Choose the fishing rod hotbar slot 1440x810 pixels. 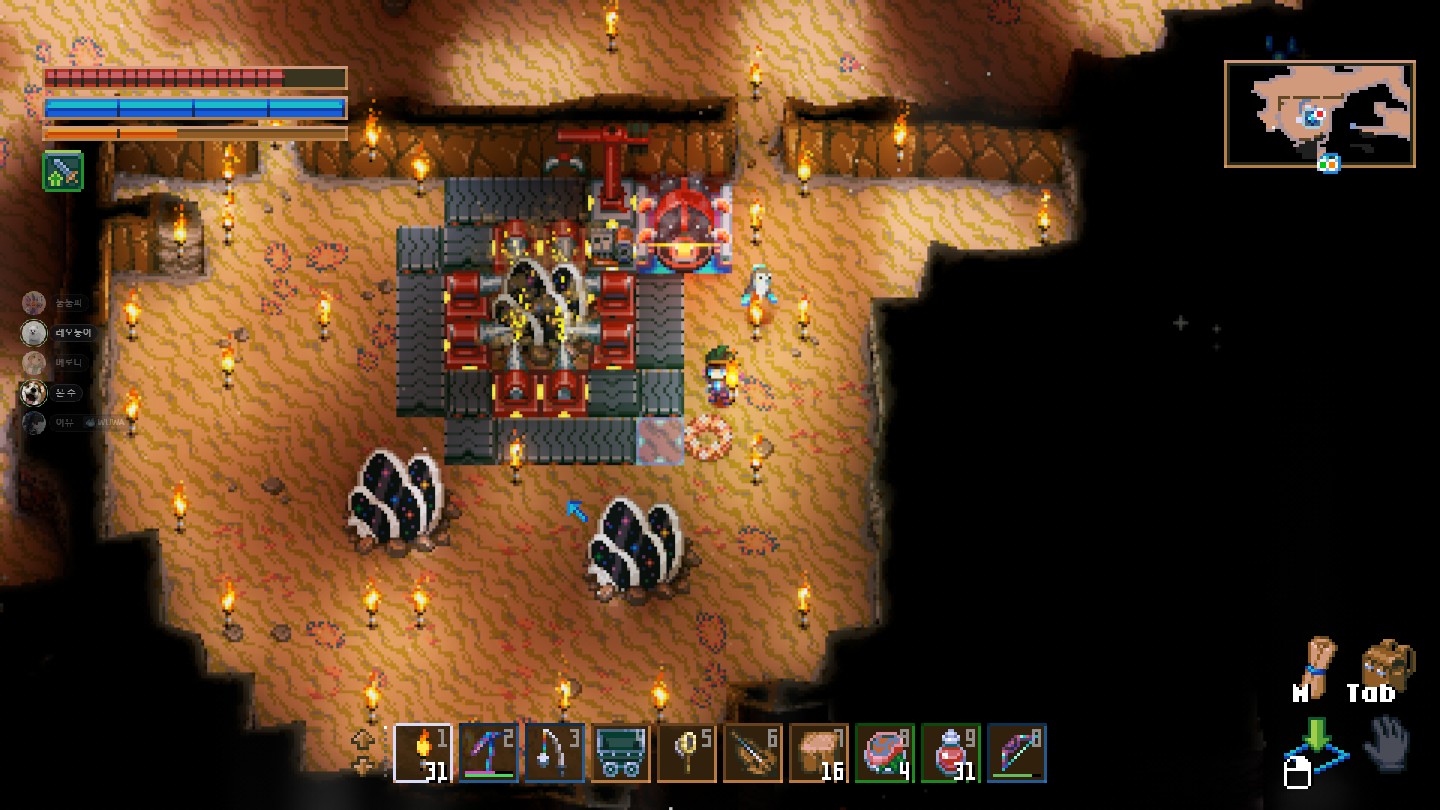(x=555, y=752)
